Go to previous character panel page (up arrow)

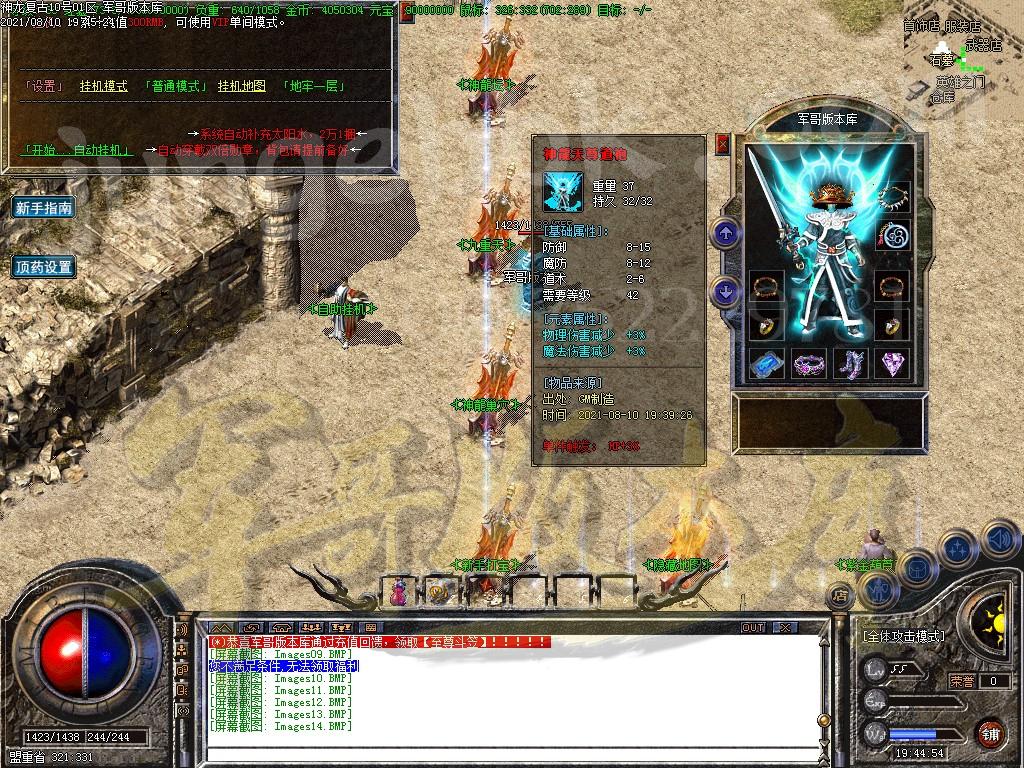pos(726,234)
